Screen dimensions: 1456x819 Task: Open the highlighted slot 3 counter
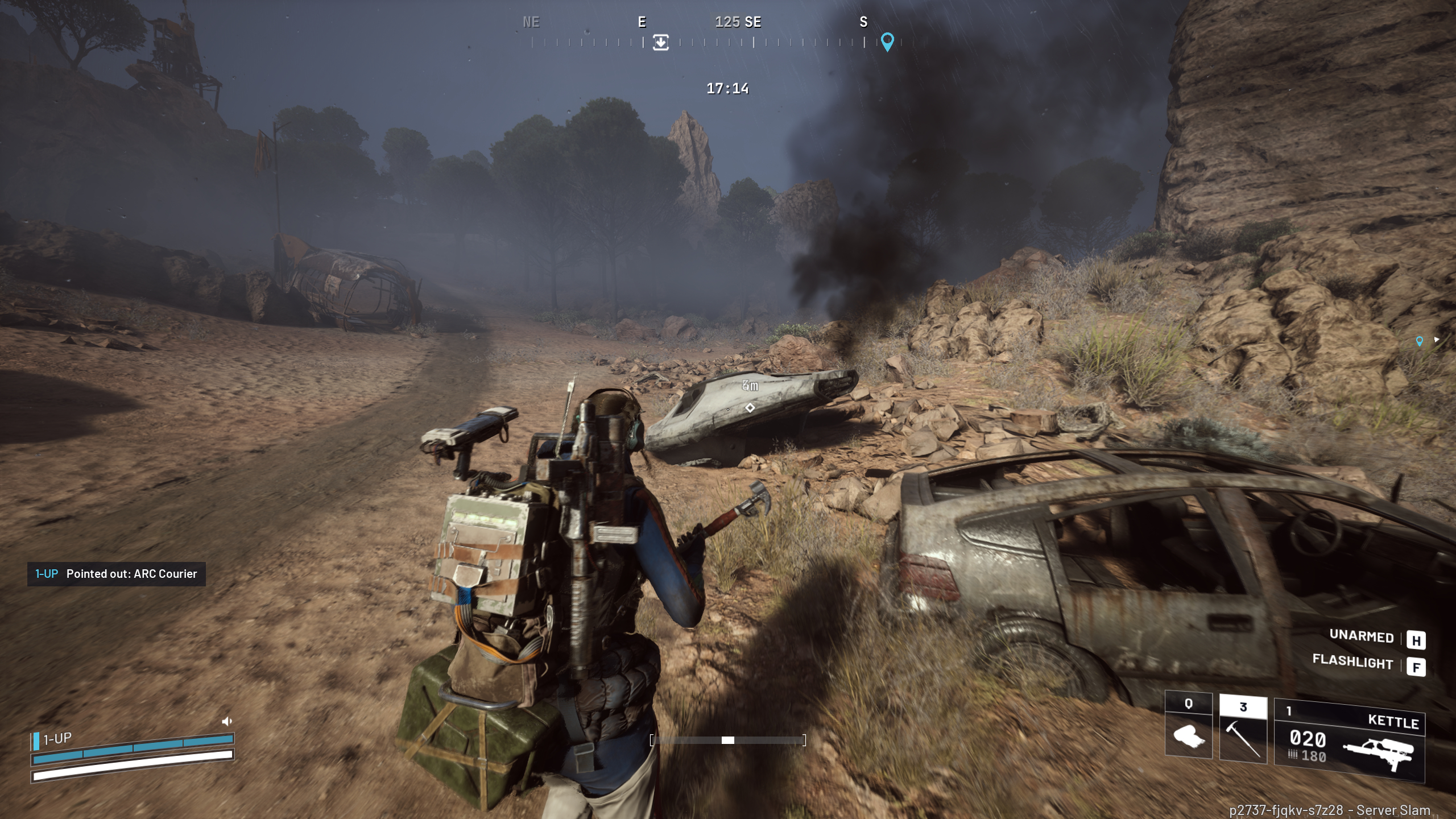tap(1243, 705)
